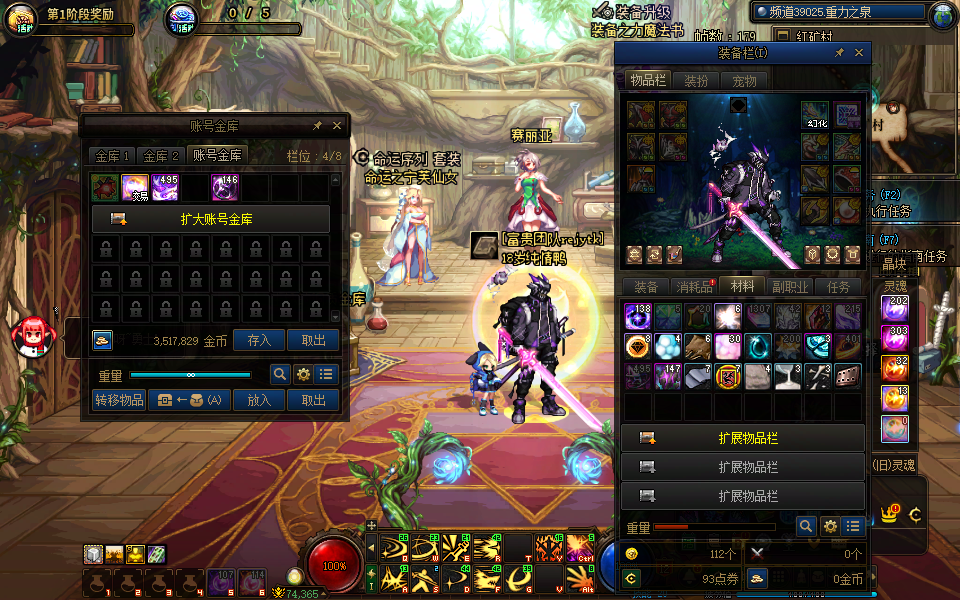Pin the 账号金库 window with the pushpin
960x600 pixels.
click(317, 126)
